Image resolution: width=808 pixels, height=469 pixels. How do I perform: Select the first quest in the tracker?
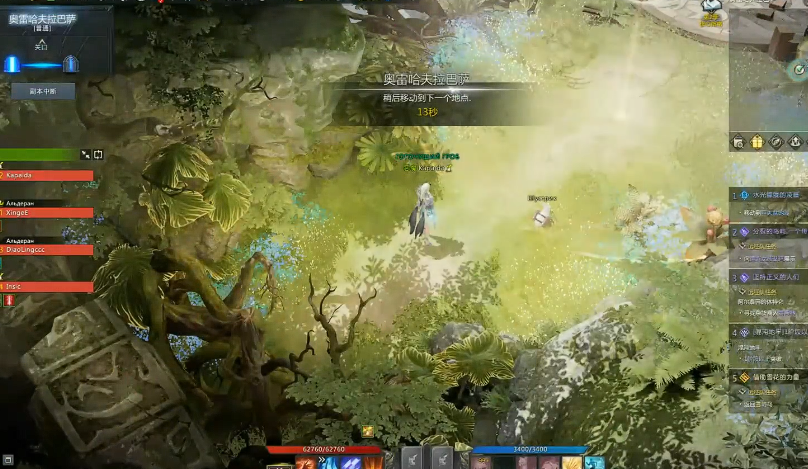pos(770,195)
